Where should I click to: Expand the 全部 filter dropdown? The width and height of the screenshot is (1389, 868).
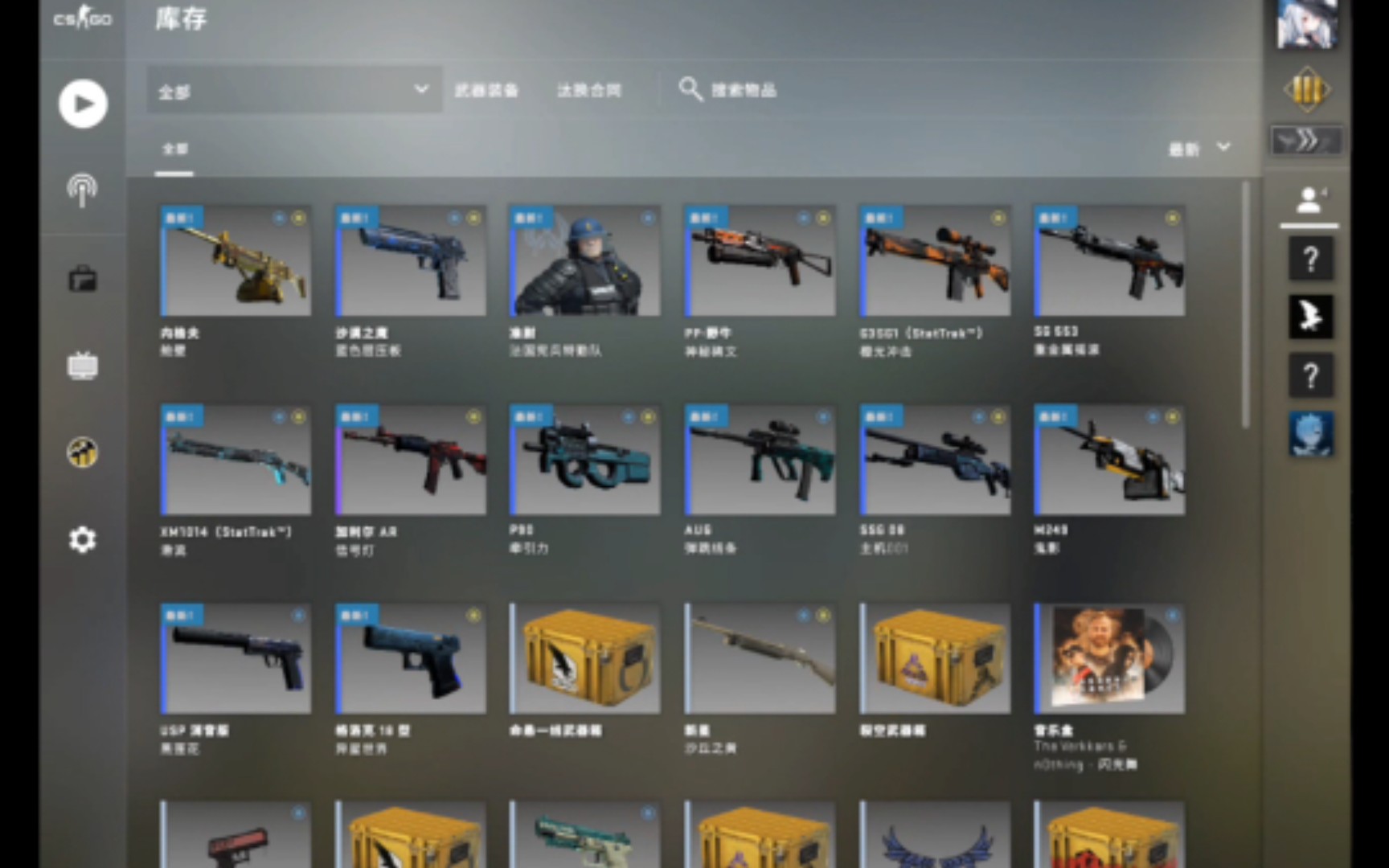pos(293,91)
